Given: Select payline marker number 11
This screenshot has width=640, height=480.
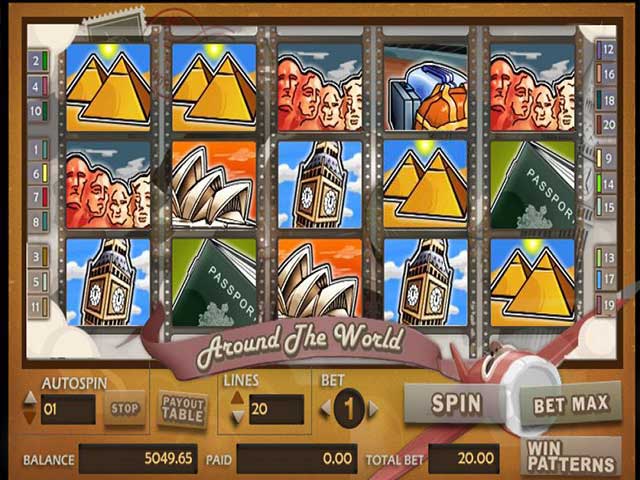Looking at the screenshot, I should pos(38,304).
